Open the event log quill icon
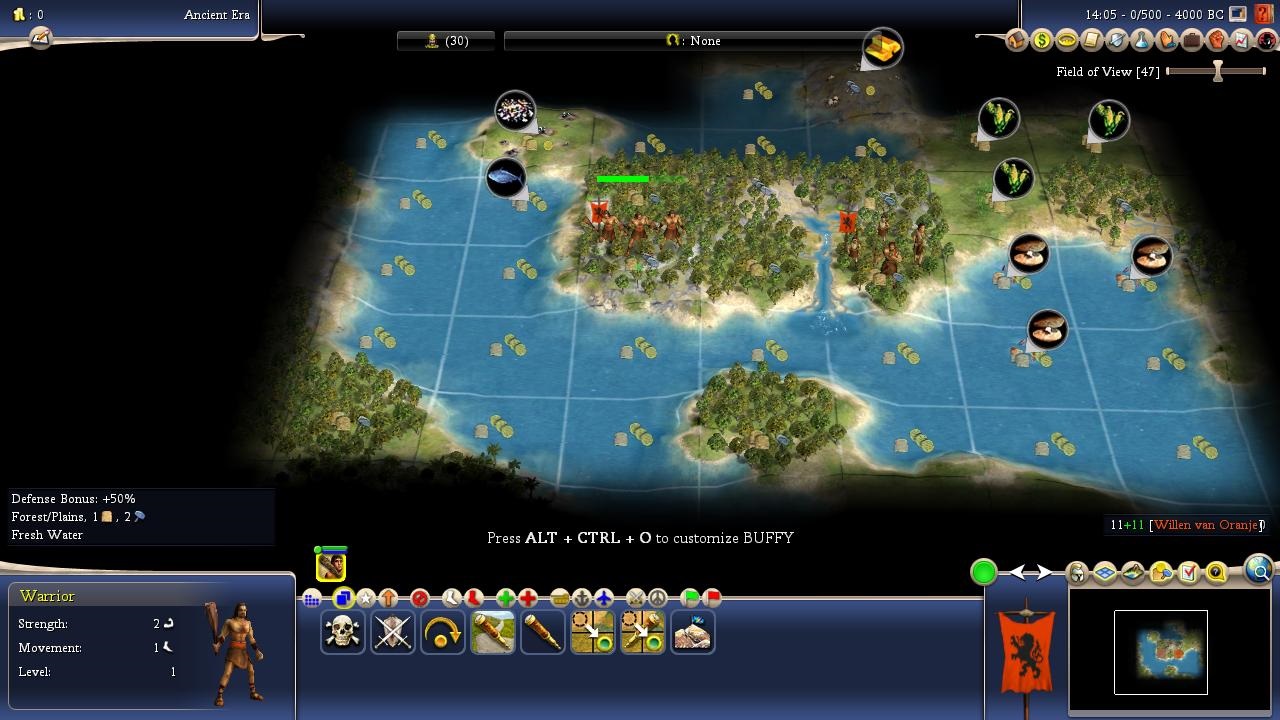 (x=40, y=38)
